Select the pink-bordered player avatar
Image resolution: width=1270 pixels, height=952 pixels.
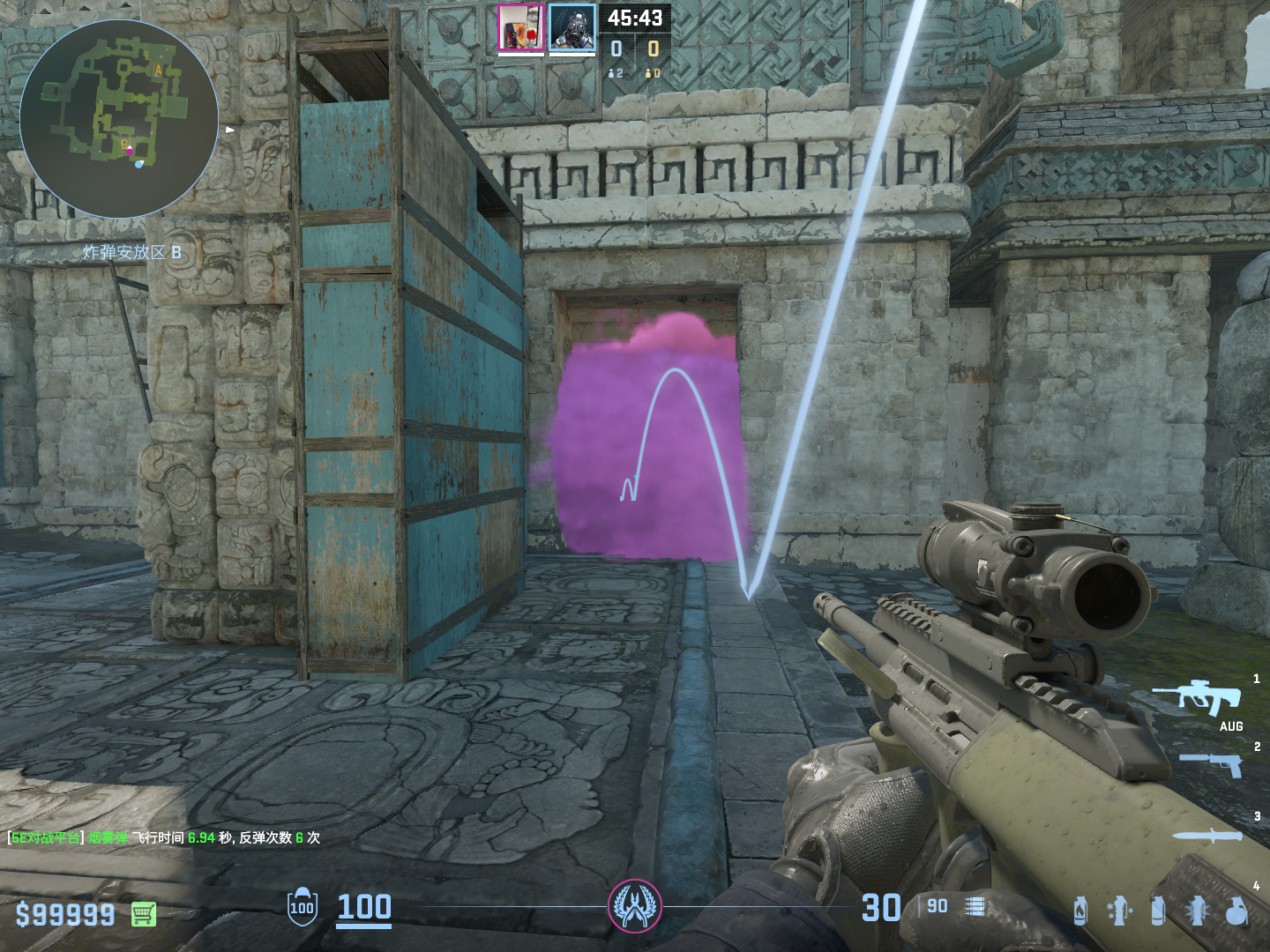point(520,27)
